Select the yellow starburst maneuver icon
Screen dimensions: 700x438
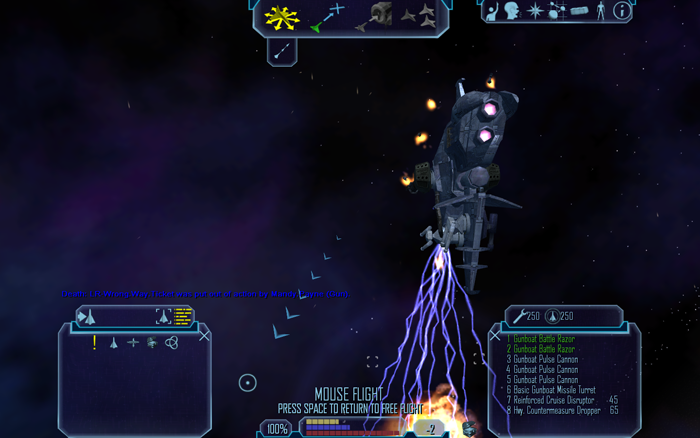tap(283, 16)
